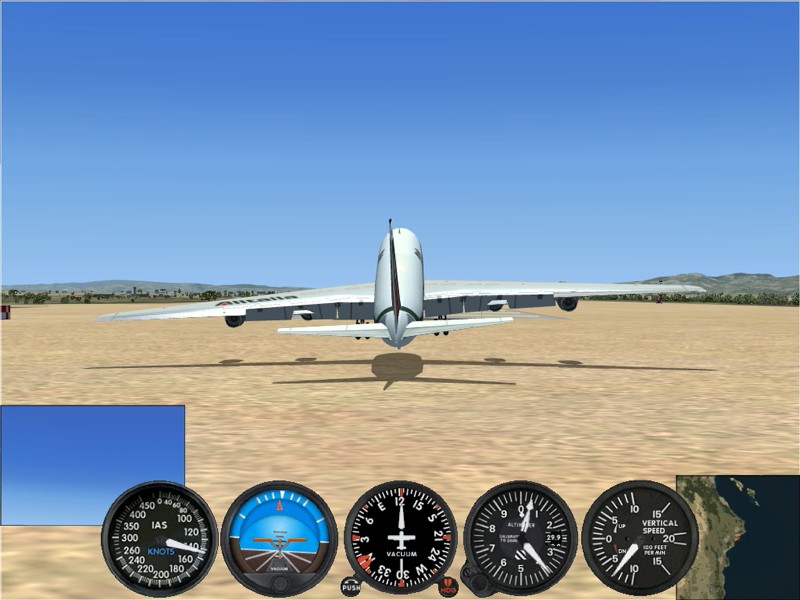800x600 pixels.
Task: Adjust the red HDG bug knob
Action: pyautogui.click(x=448, y=587)
